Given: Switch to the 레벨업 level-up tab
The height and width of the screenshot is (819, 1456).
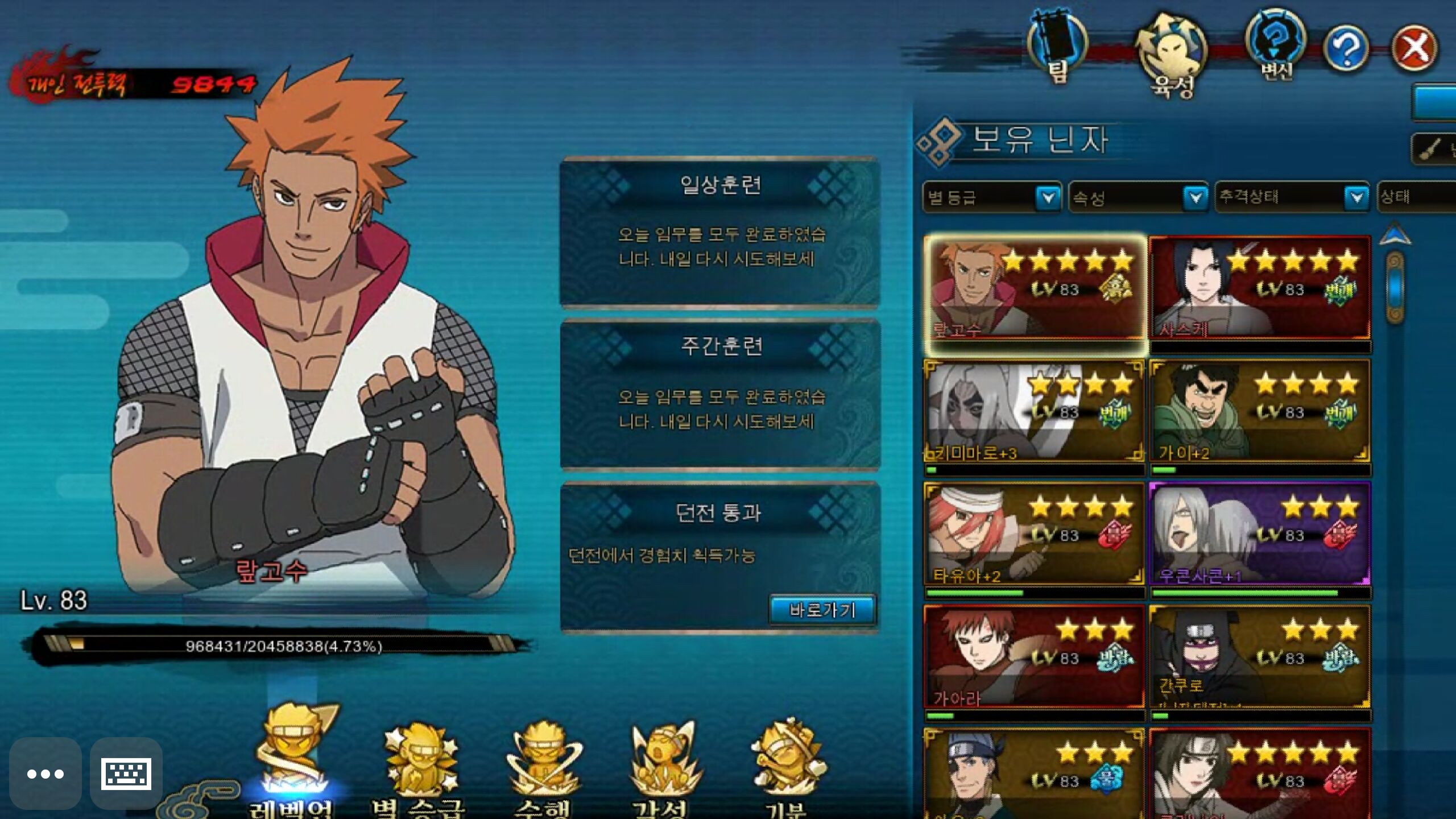Looking at the screenshot, I should pos(292,762).
